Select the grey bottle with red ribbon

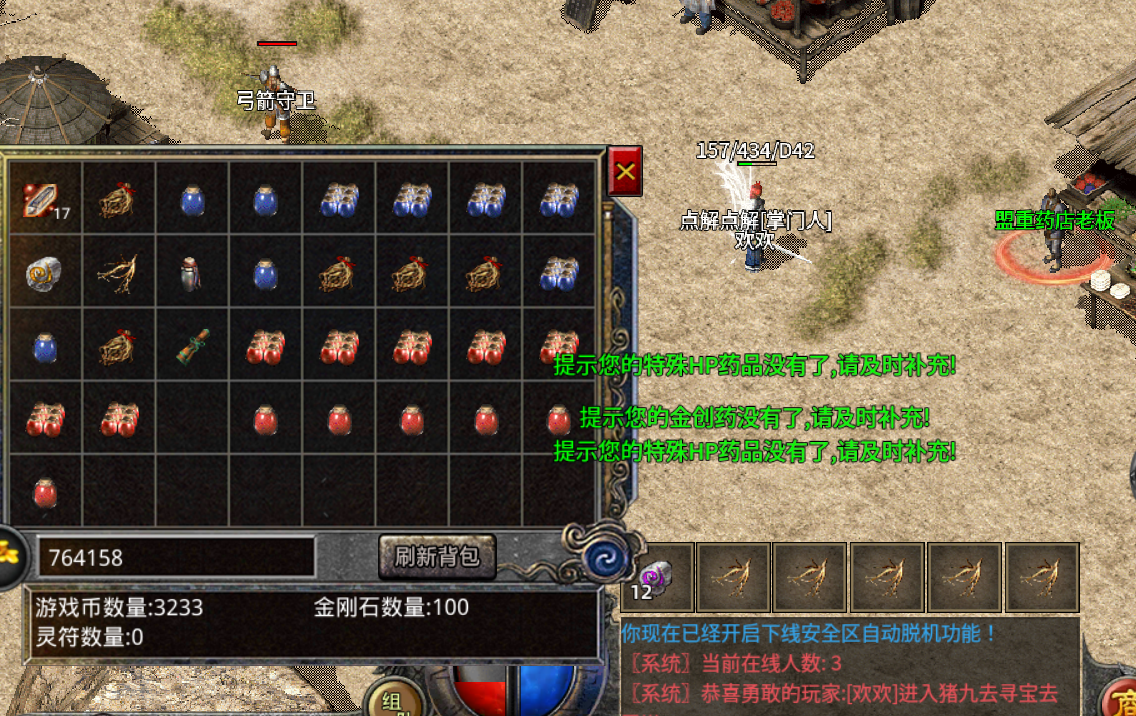pos(192,272)
